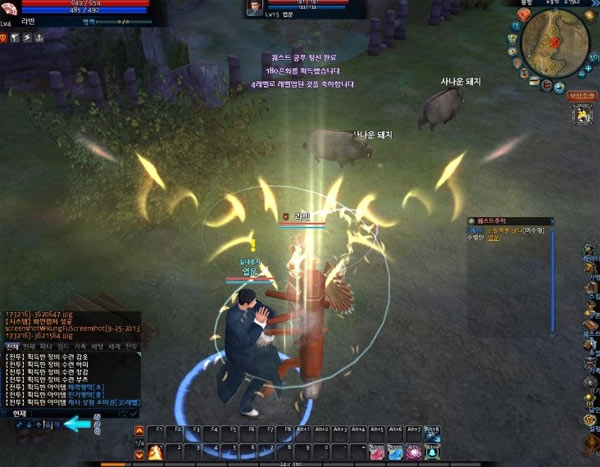
Task: Click the target portrait at top center
Action: [254, 8]
